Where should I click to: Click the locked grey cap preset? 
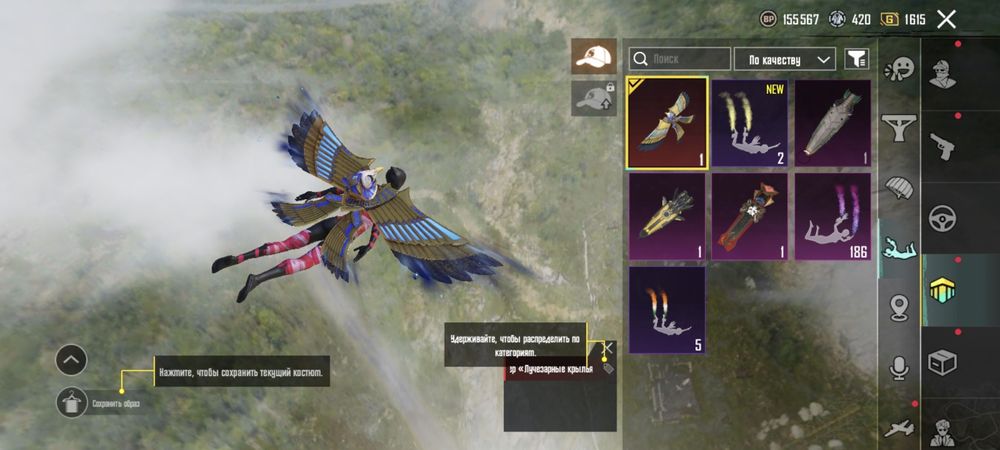tap(594, 97)
